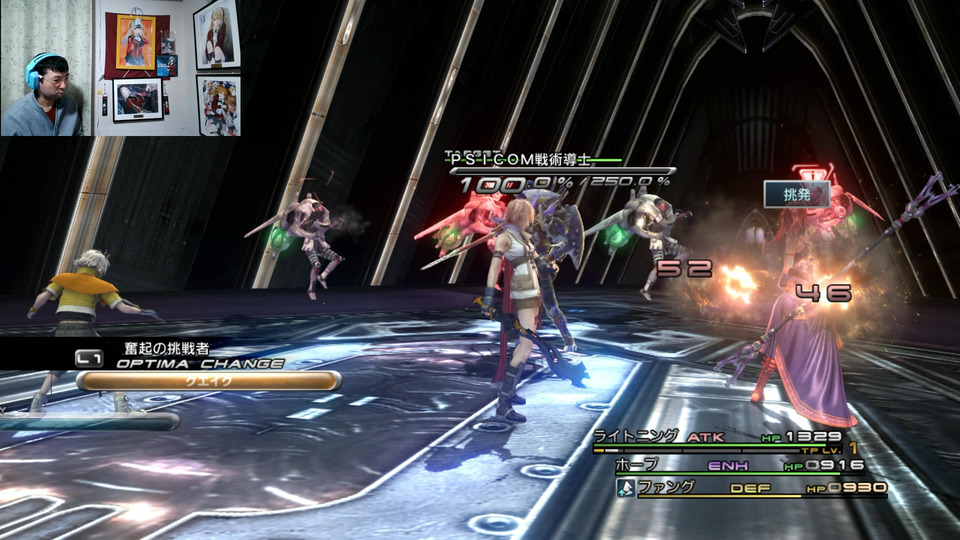Select the ウェイク command bar
The height and width of the screenshot is (540, 960).
208,381
